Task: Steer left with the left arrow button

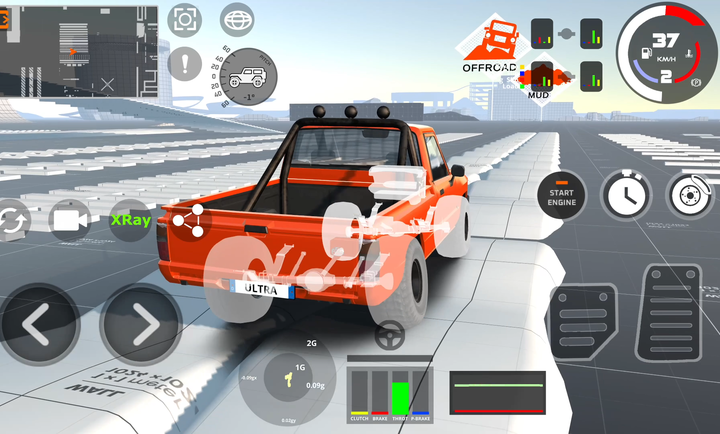Action: [38, 323]
